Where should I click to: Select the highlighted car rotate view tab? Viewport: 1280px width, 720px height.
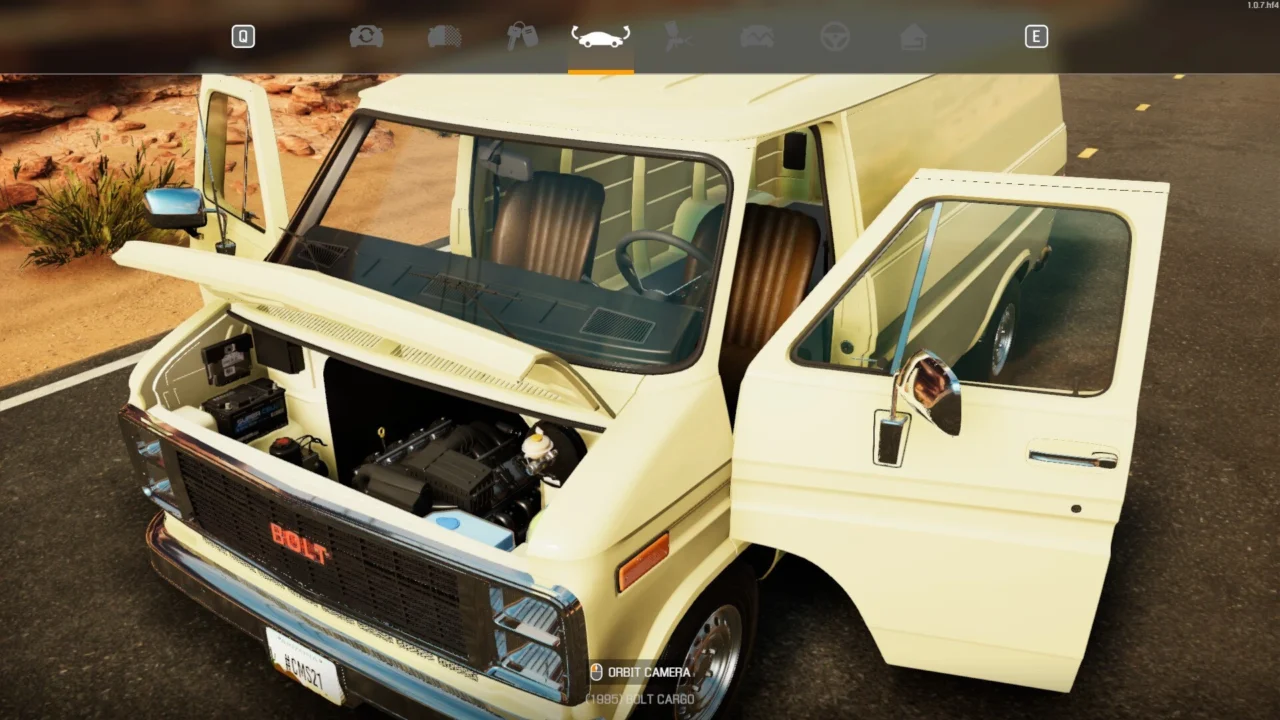click(600, 38)
